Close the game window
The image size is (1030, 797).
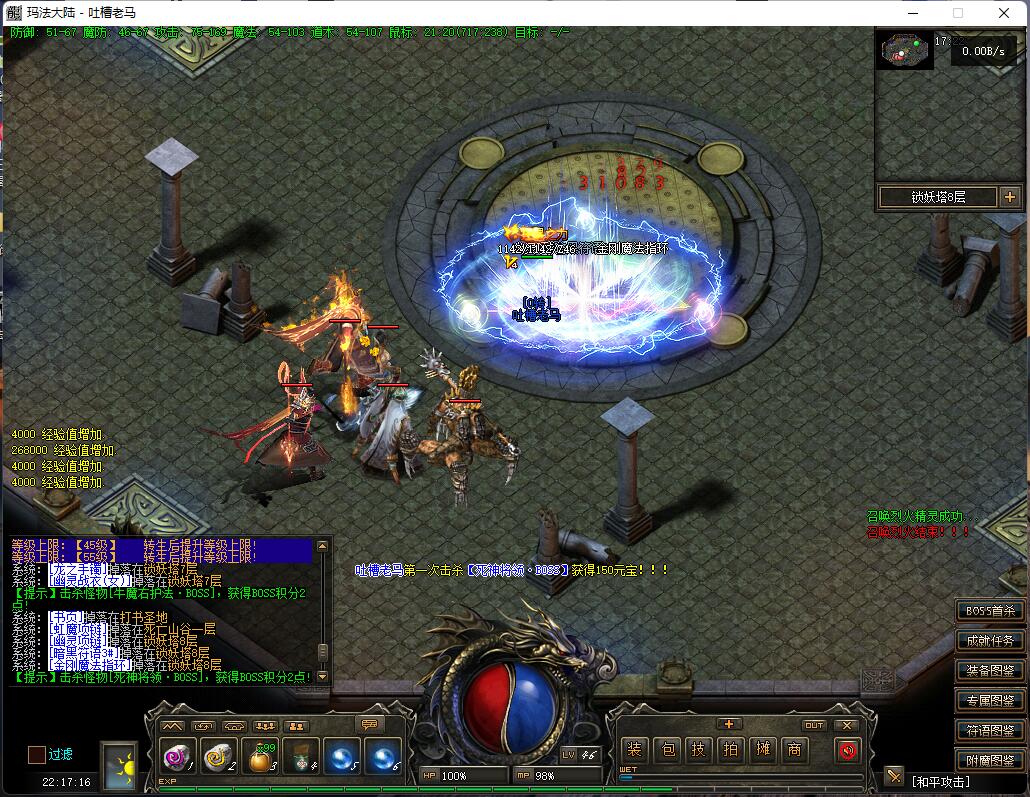tap(1005, 13)
